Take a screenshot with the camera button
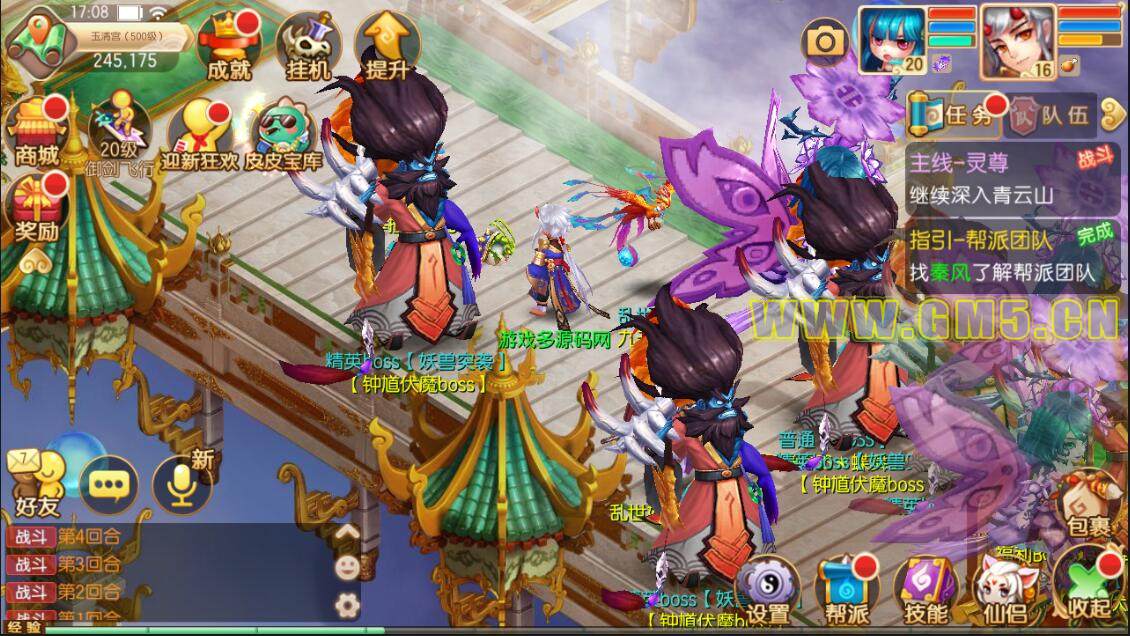Screen dimensions: 1130x636 coord(826,41)
